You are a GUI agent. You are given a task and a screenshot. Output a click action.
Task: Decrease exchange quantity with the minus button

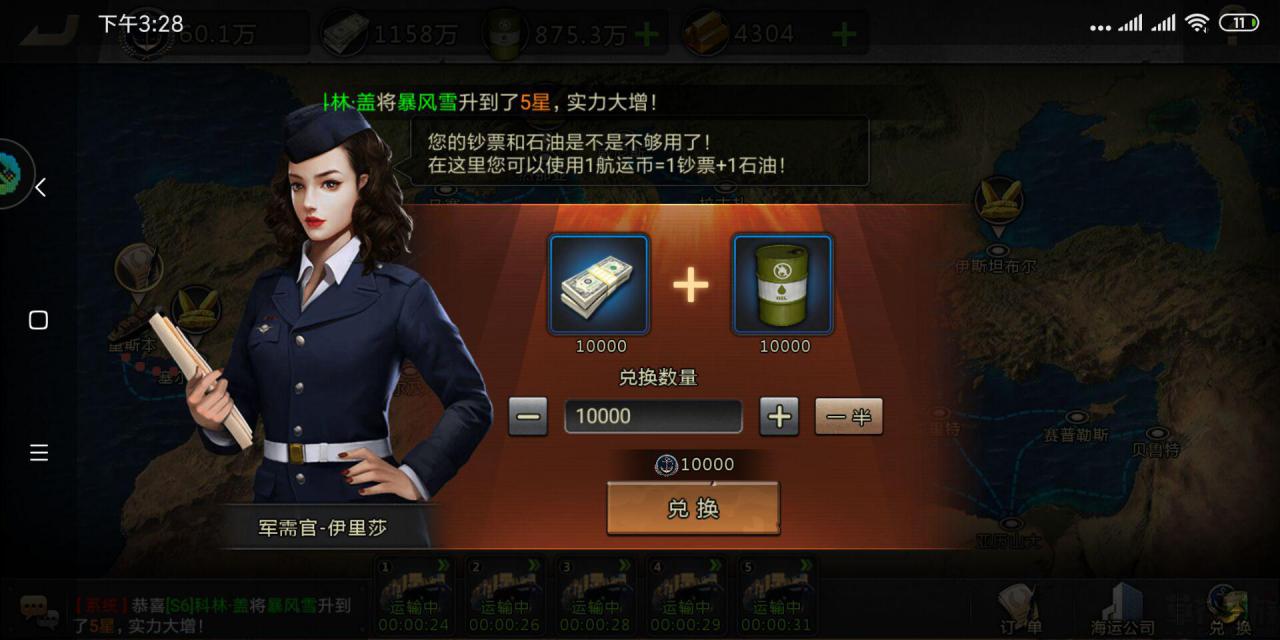click(x=528, y=416)
